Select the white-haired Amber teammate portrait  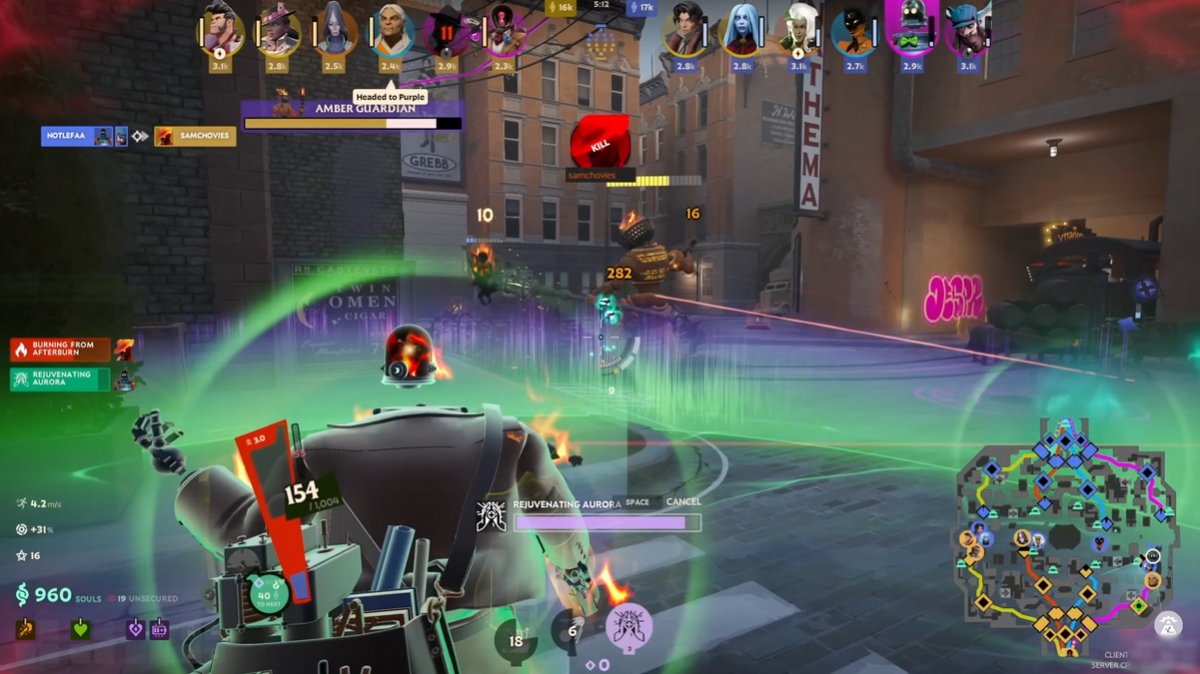(x=391, y=32)
